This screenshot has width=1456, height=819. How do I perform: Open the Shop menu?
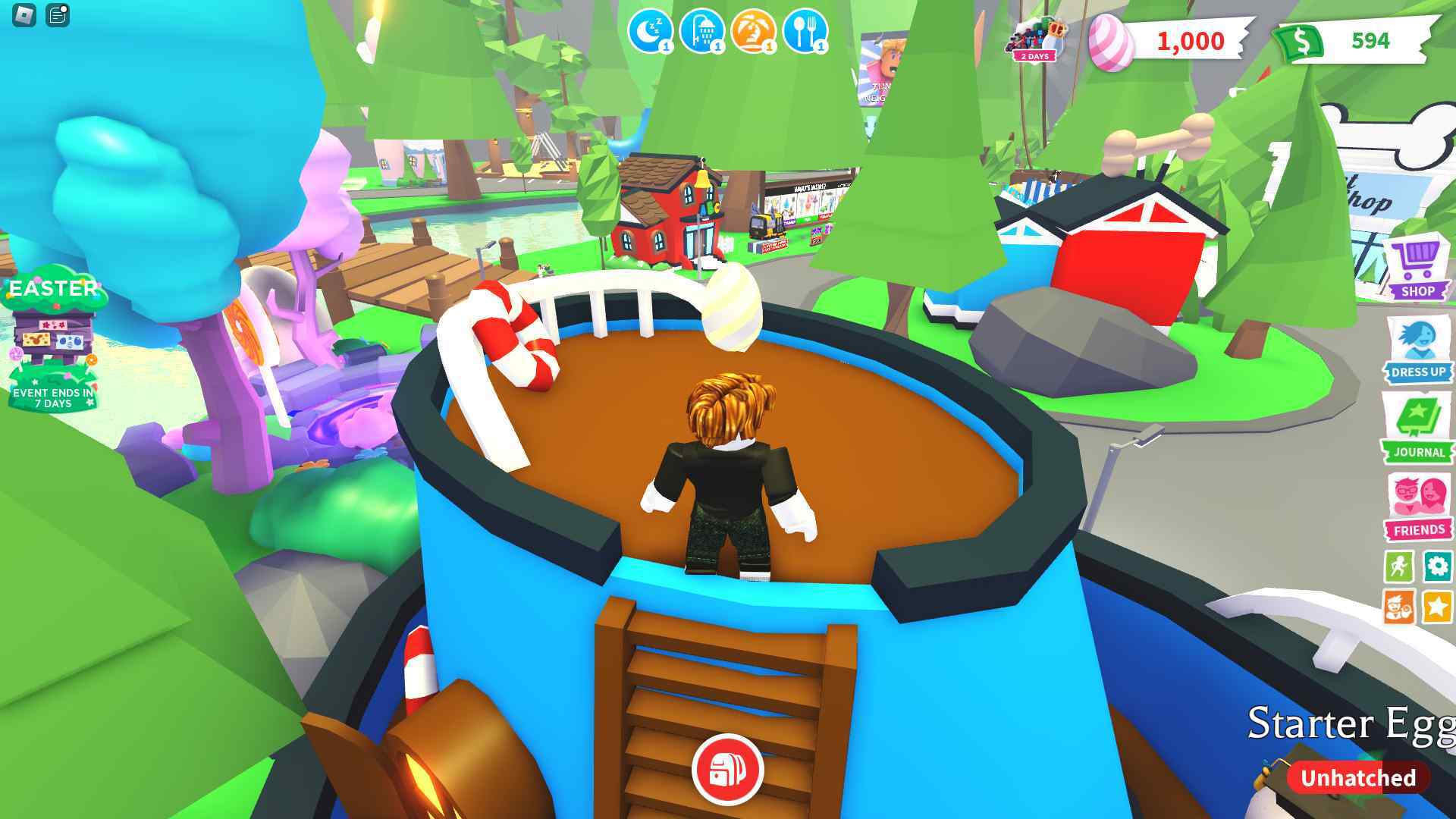[1417, 269]
